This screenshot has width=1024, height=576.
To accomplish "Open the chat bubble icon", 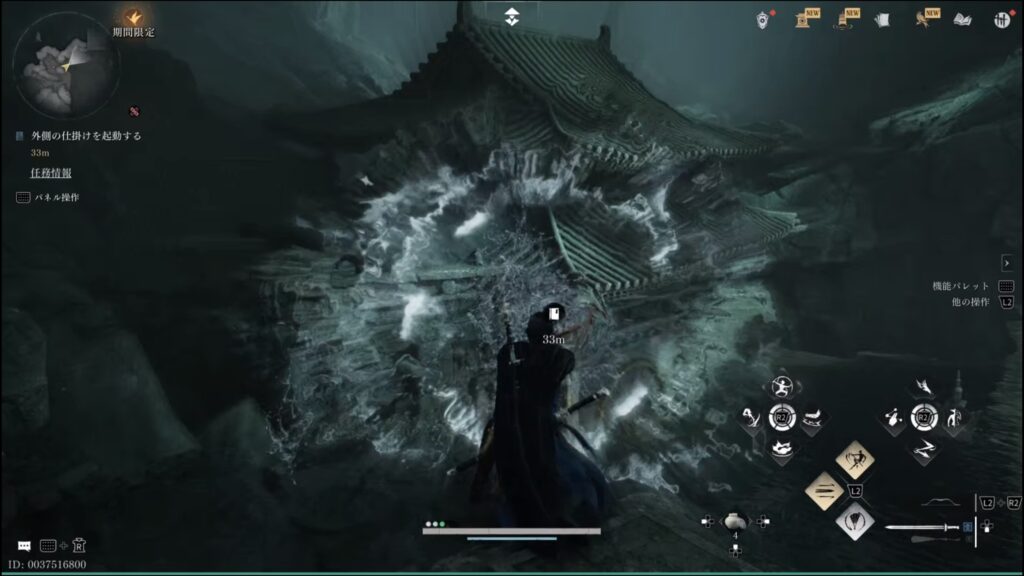I will (x=22, y=546).
